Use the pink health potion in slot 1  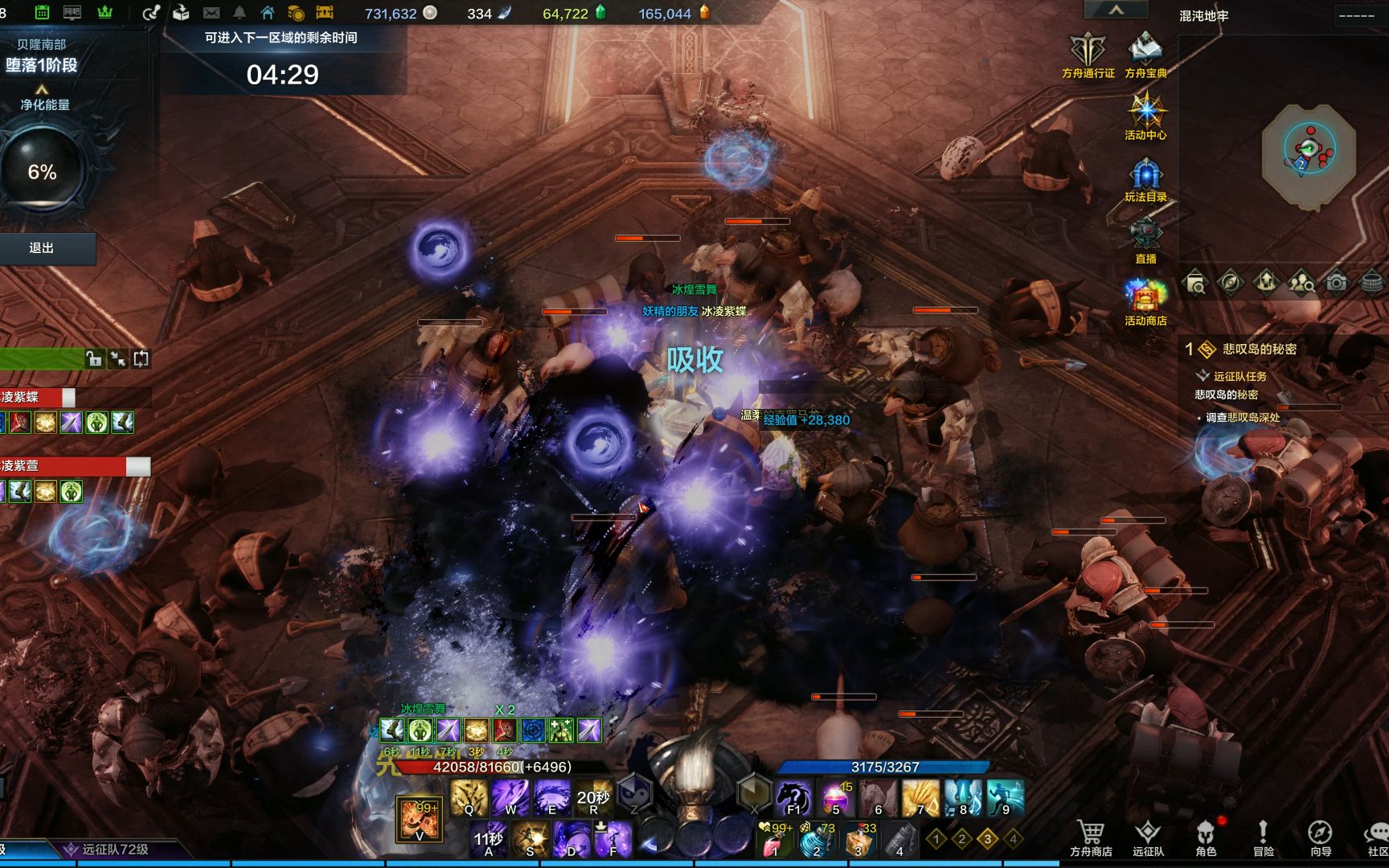773,841
